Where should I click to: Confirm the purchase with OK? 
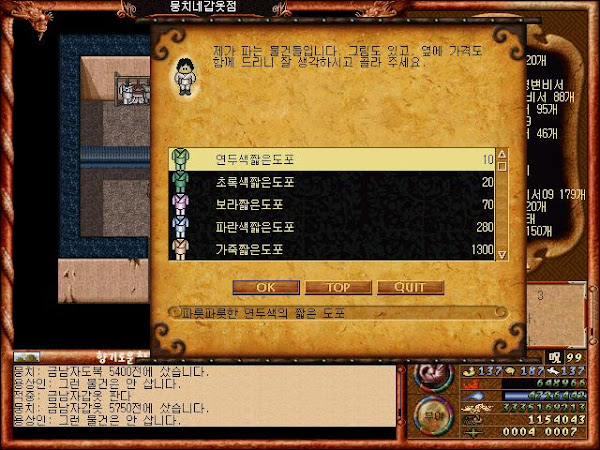tap(265, 287)
